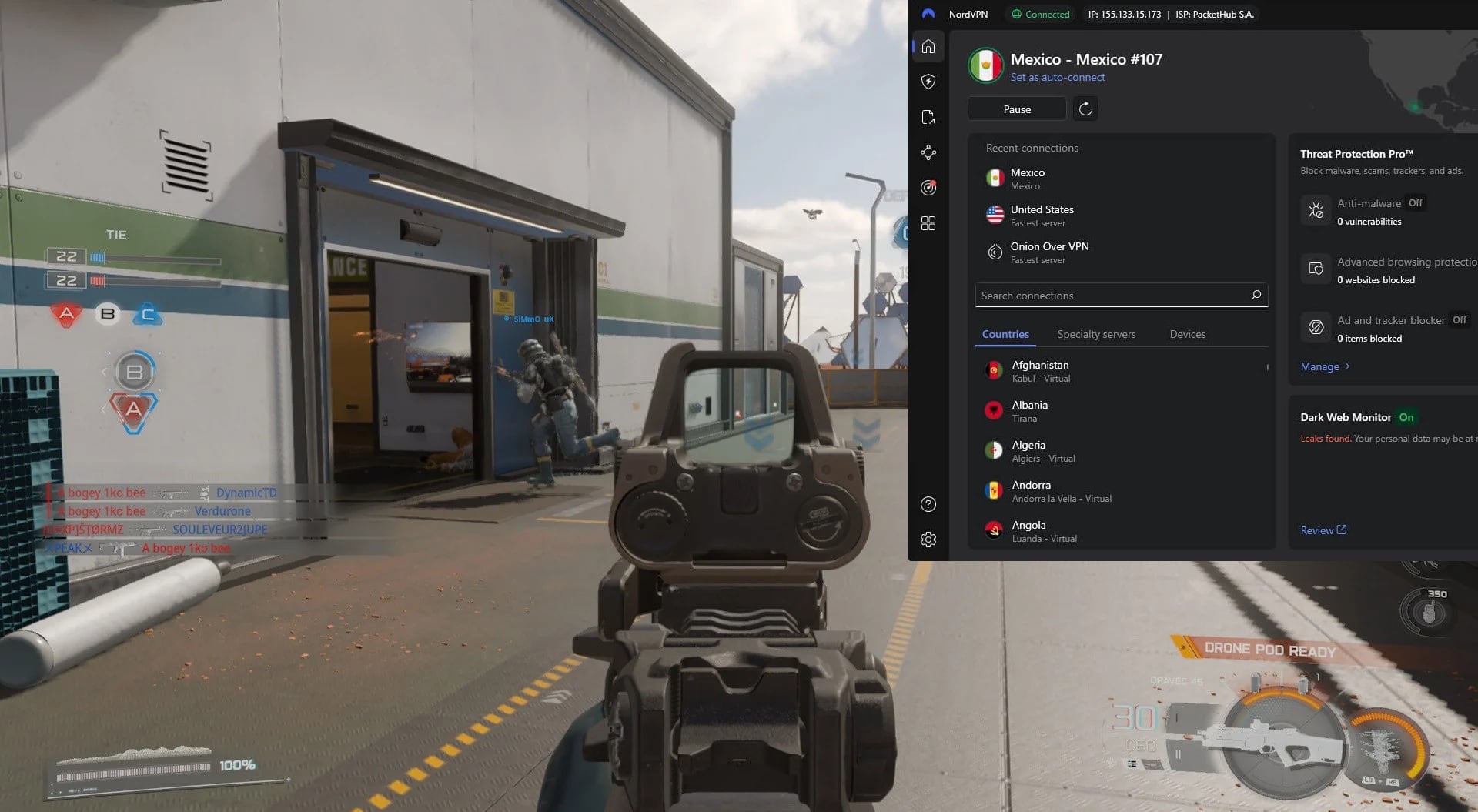
Task: Open the help question mark icon
Action: tap(928, 504)
